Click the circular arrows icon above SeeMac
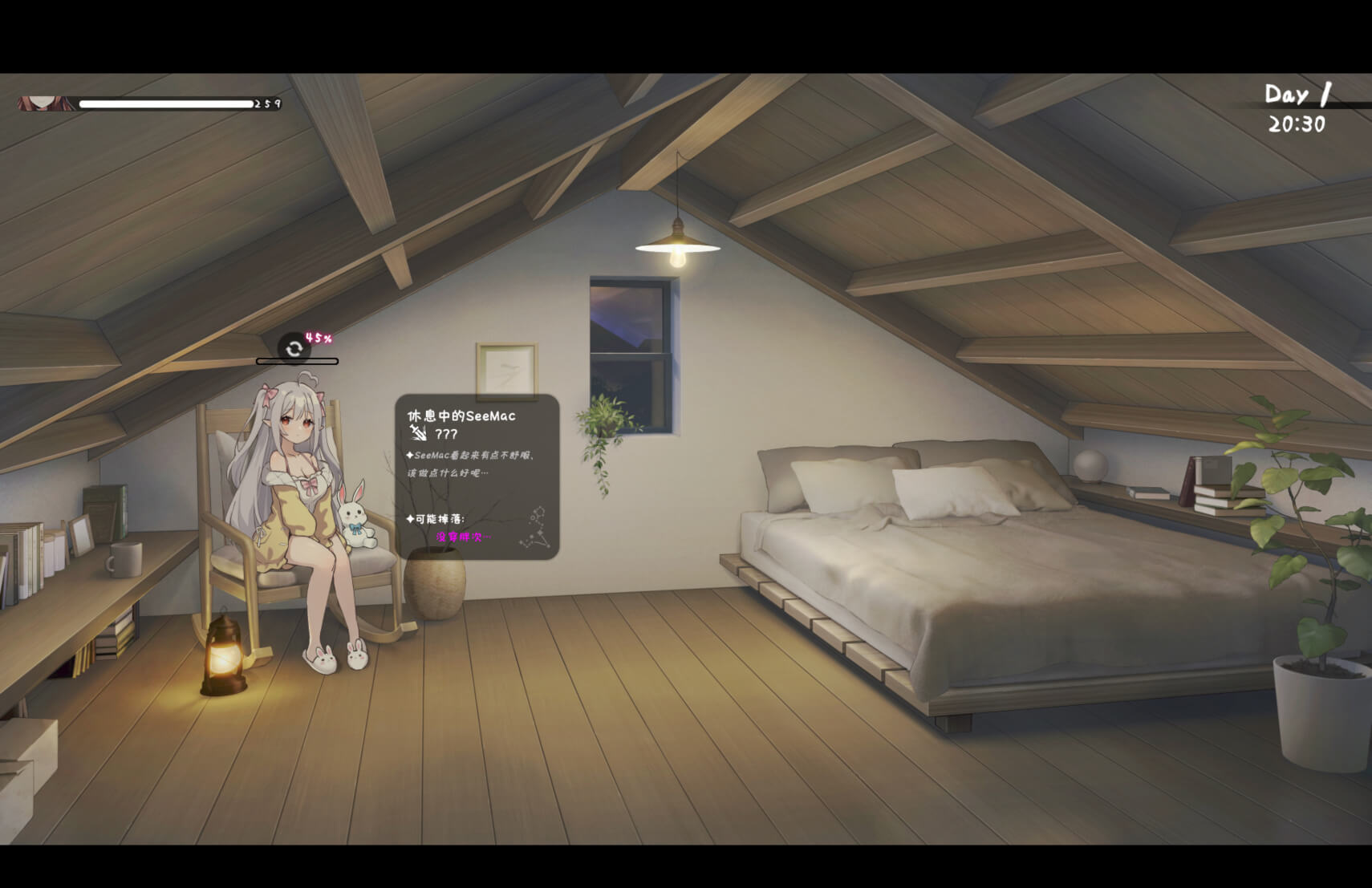 pos(294,348)
